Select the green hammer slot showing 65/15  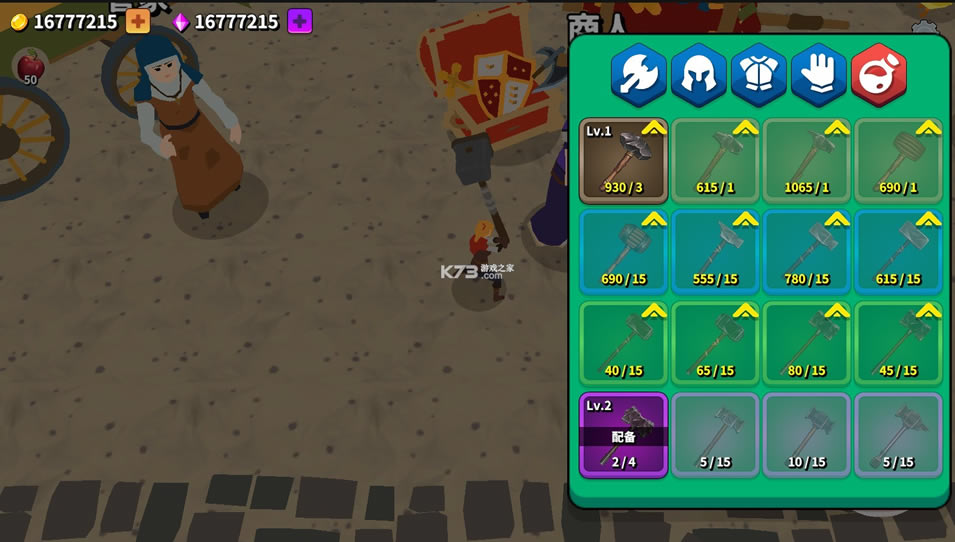point(715,344)
